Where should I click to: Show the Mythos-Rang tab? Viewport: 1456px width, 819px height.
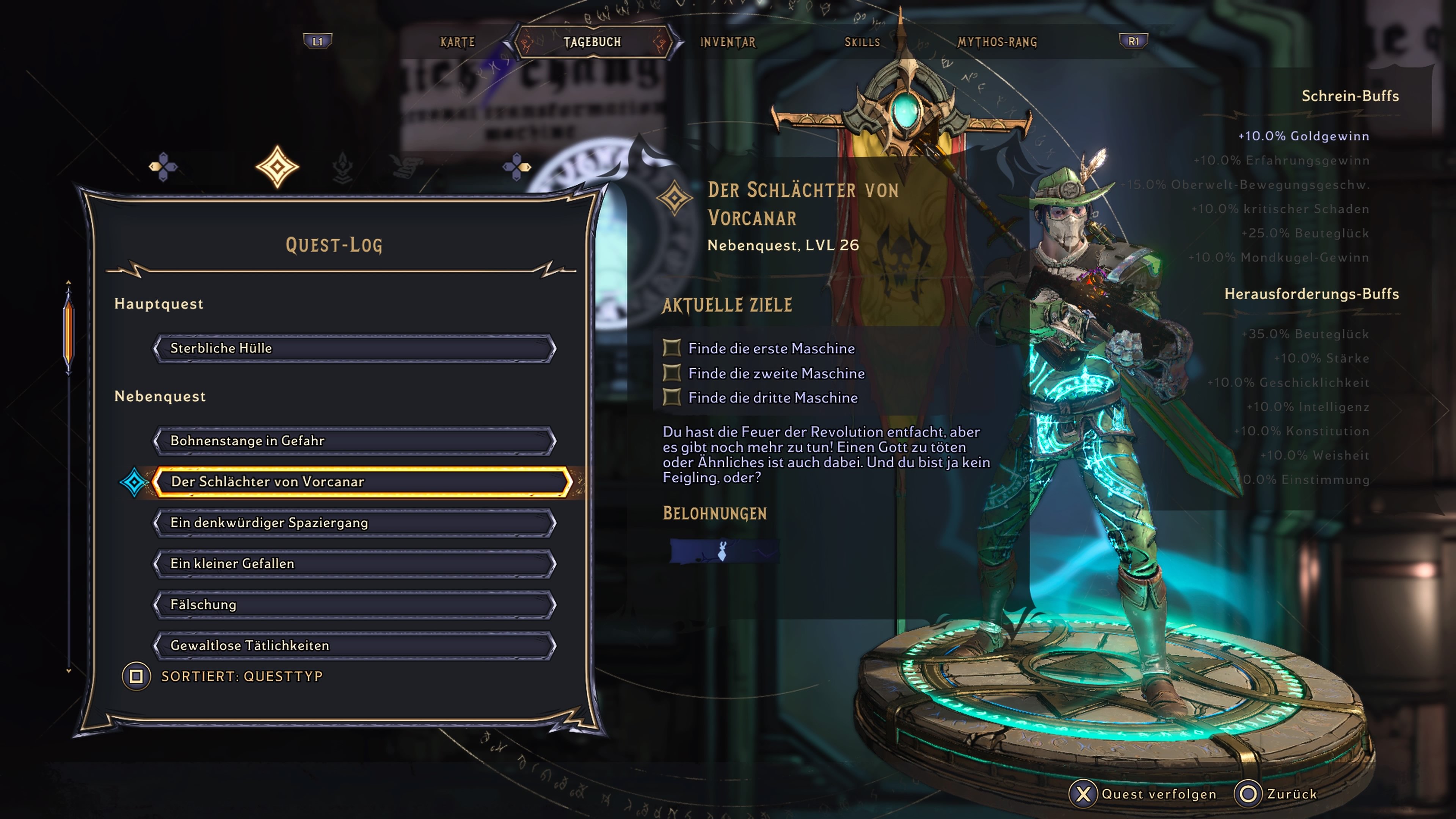click(997, 42)
